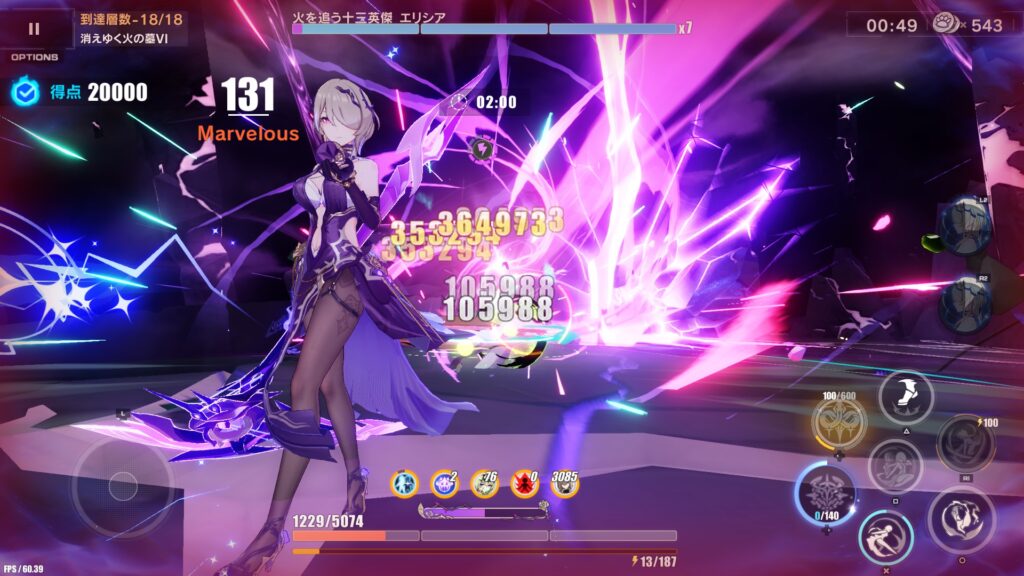Viewport: 1024px width, 576px height.
Task: Use the ELF skill showing 0/140
Action: tap(826, 494)
